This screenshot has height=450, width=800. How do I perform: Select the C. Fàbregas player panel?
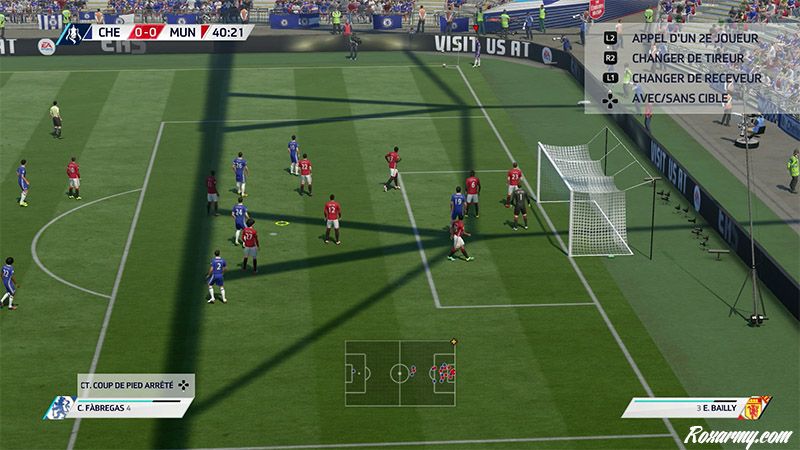coord(125,408)
